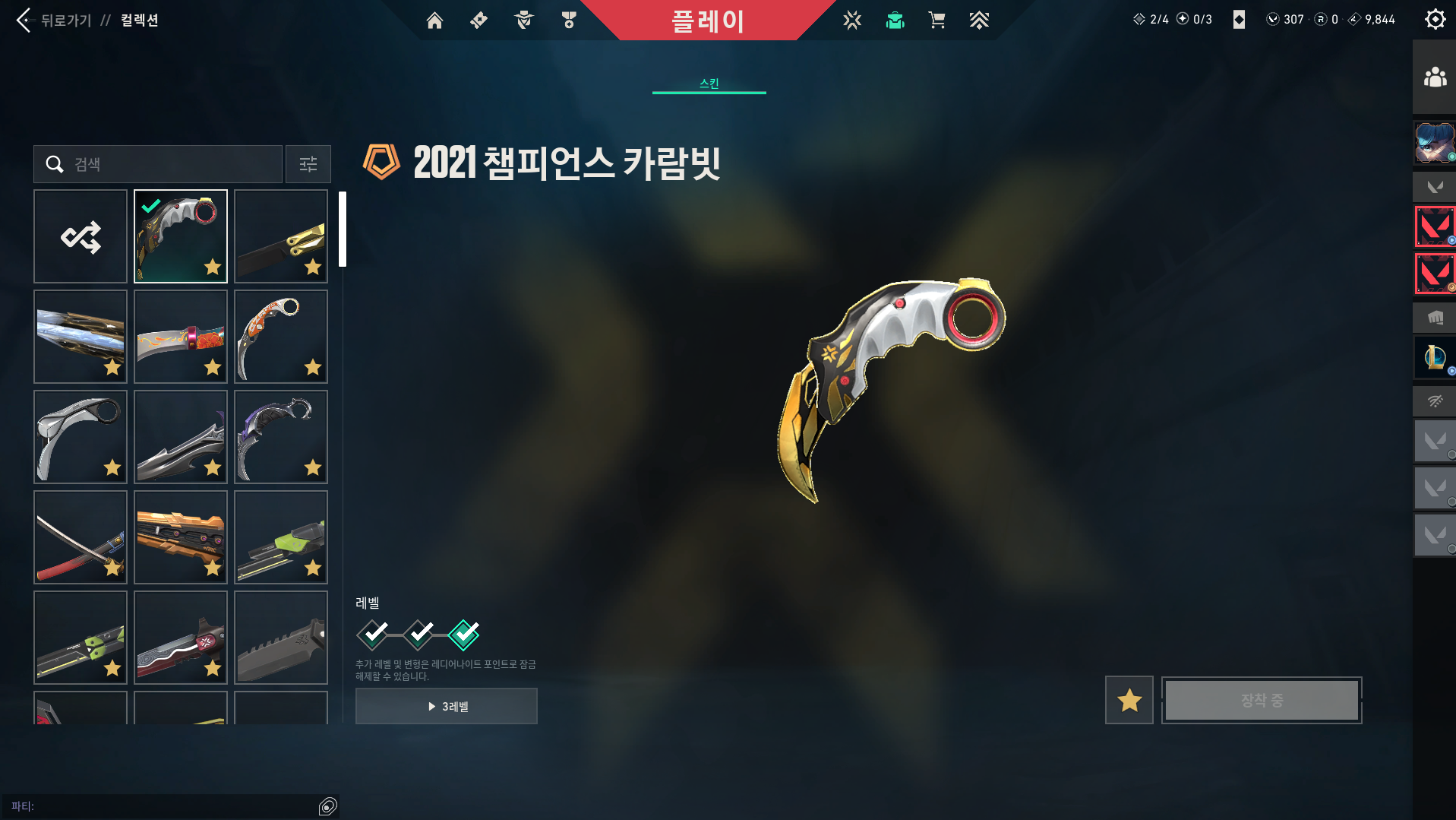Select the random skin shuffle tile
The image size is (1456, 820).
click(x=80, y=236)
